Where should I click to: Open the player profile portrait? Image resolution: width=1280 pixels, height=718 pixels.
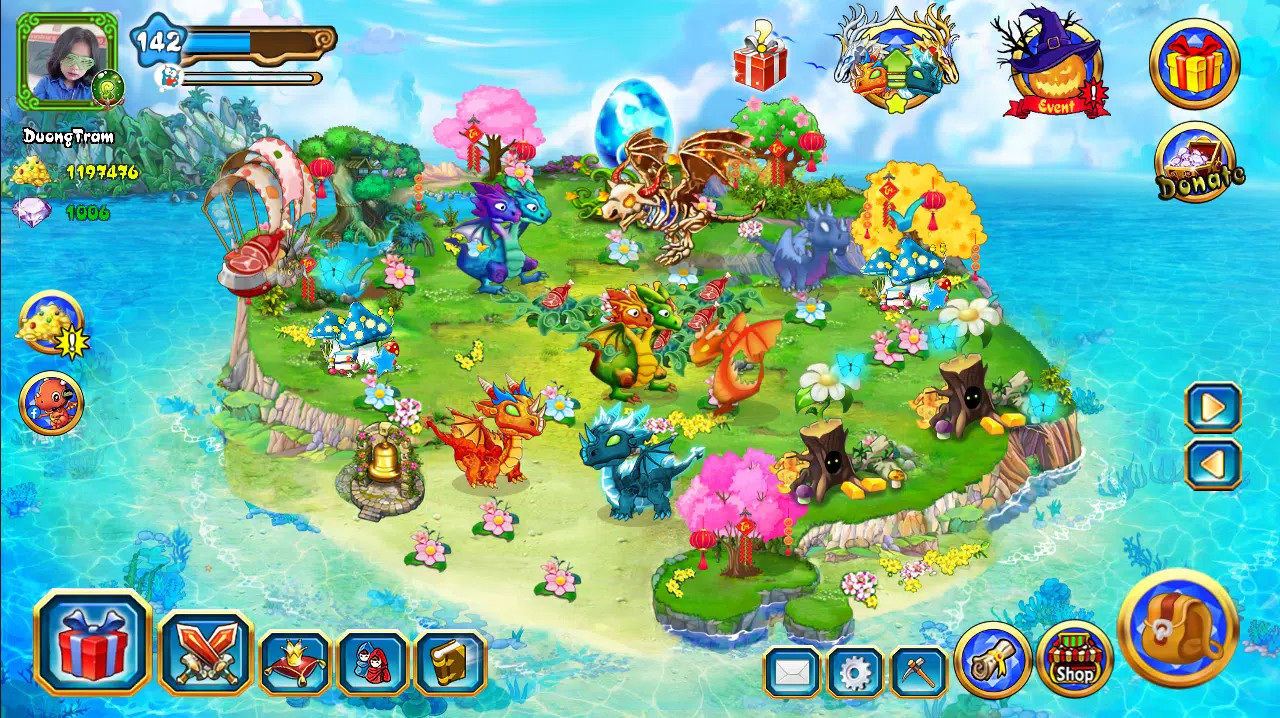pos(67,62)
